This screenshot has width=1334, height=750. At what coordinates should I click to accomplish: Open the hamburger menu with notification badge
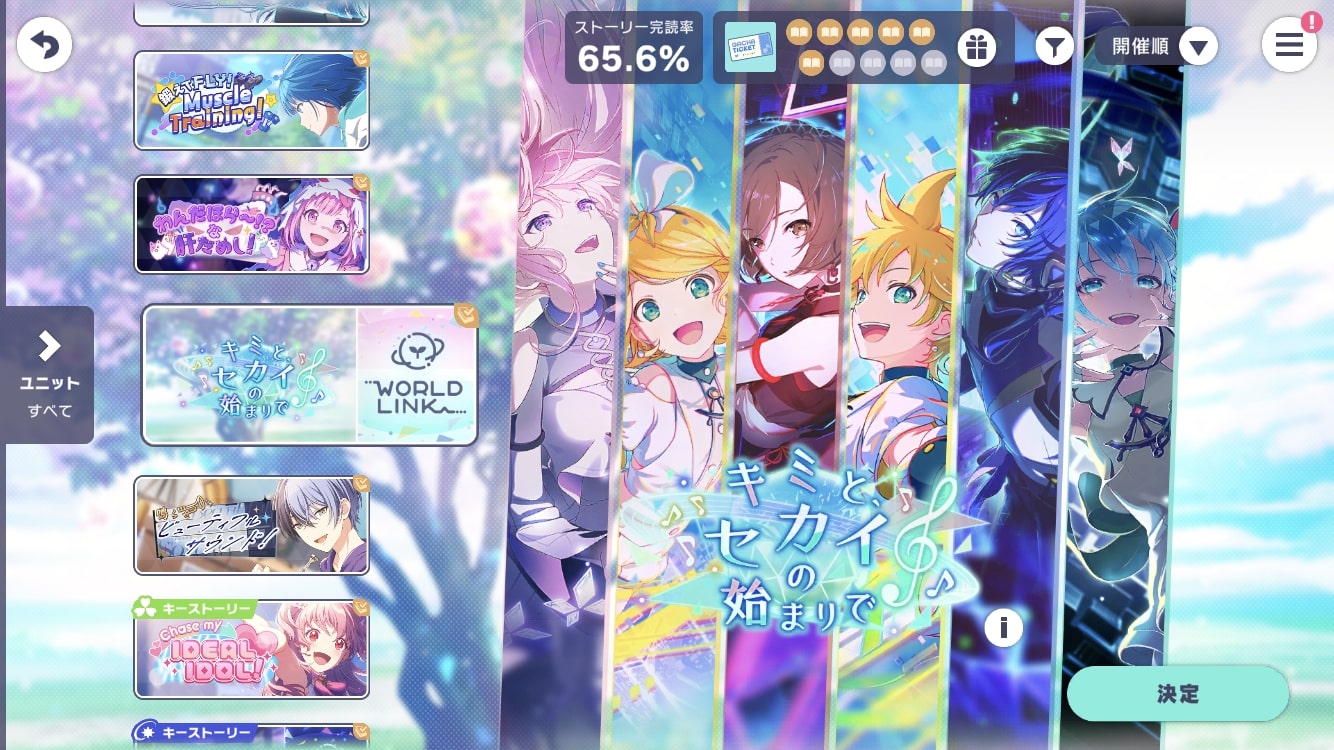(x=1289, y=44)
